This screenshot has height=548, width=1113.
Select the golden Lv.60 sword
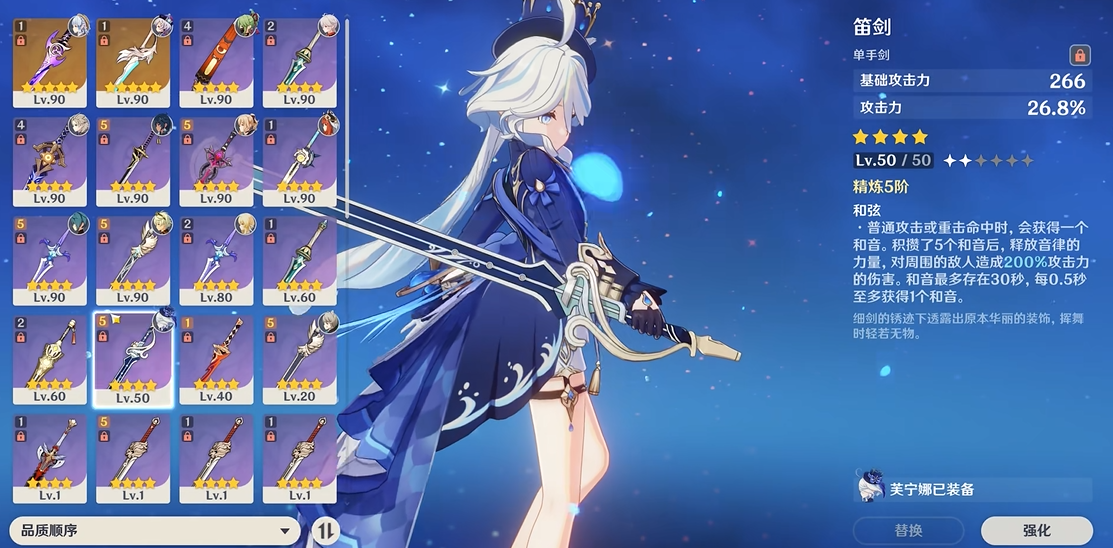point(49,360)
